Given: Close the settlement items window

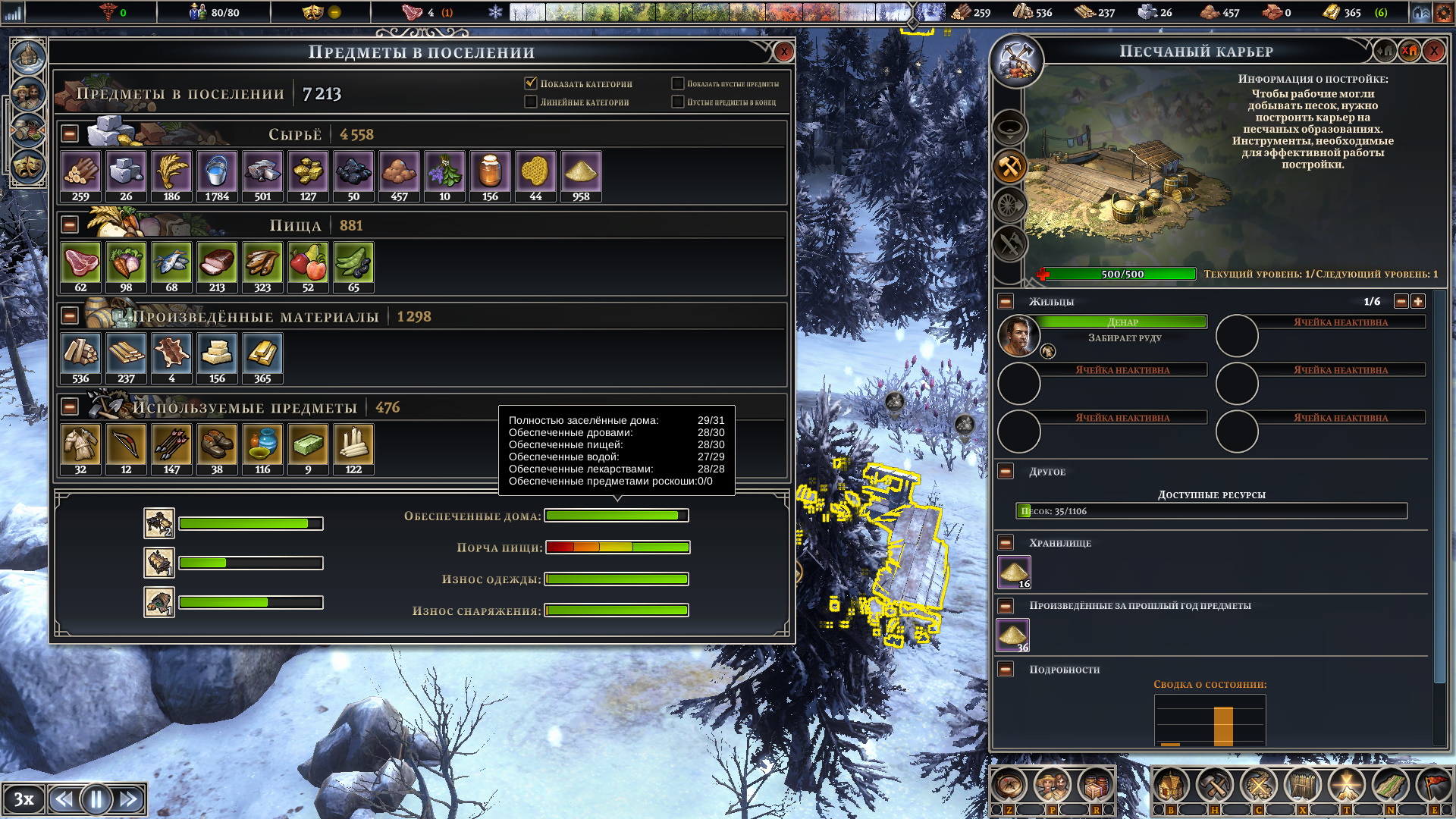Looking at the screenshot, I should tap(783, 52).
